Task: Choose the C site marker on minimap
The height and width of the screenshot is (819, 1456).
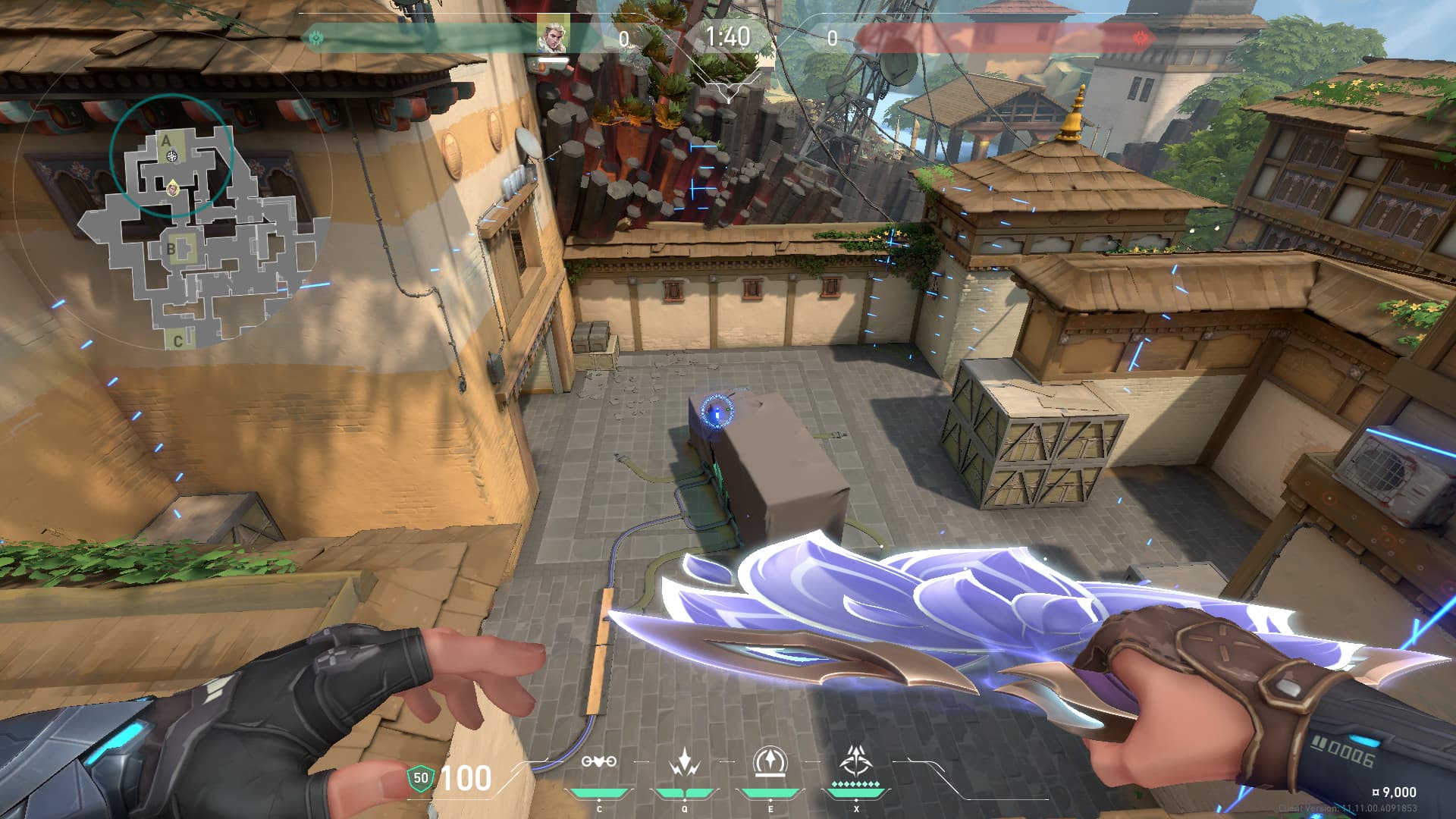Action: click(x=177, y=340)
